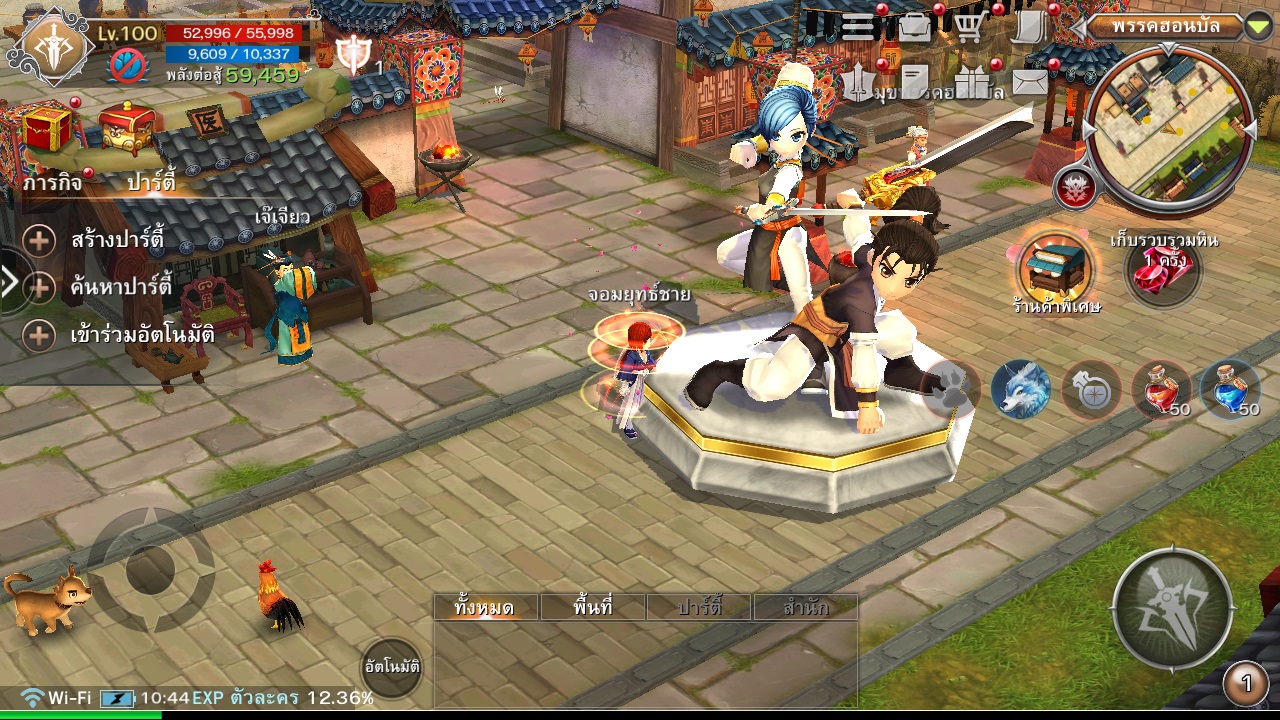Toggle the อัตโนมัติ auto button
1280x720 pixels.
pyautogui.click(x=391, y=666)
